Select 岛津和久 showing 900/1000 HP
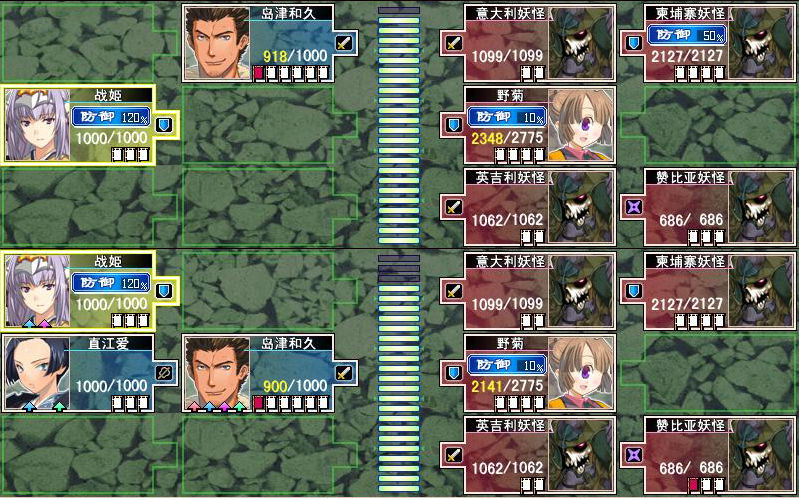This screenshot has width=799, height=500. pos(270,373)
